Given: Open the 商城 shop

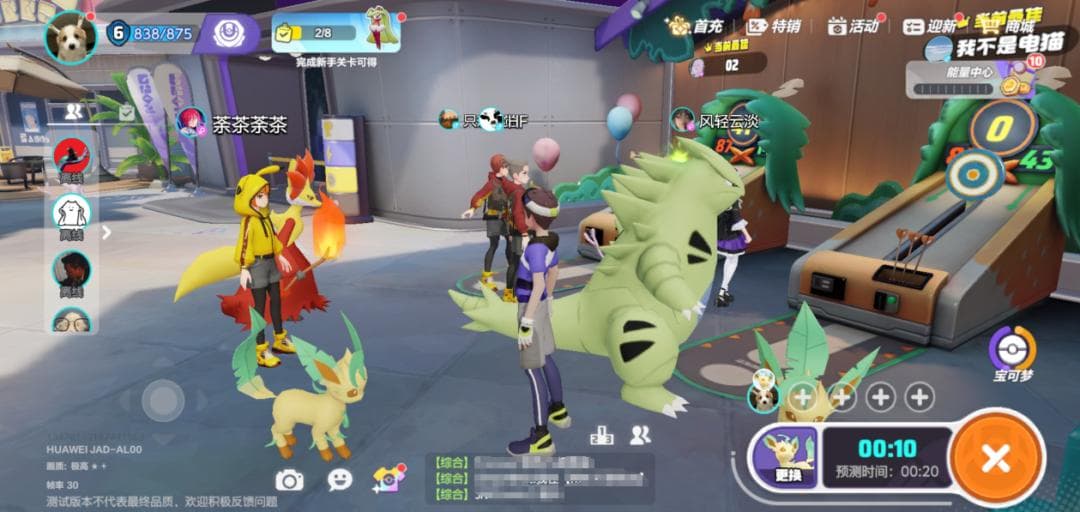Looking at the screenshot, I should [x=1006, y=25].
